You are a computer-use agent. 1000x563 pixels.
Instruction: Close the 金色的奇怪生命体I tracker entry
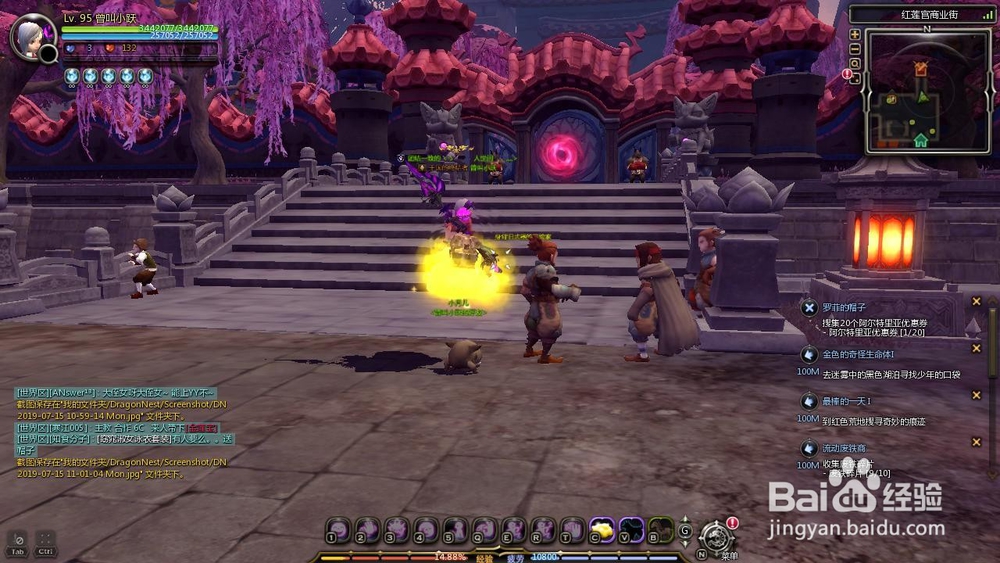click(976, 349)
